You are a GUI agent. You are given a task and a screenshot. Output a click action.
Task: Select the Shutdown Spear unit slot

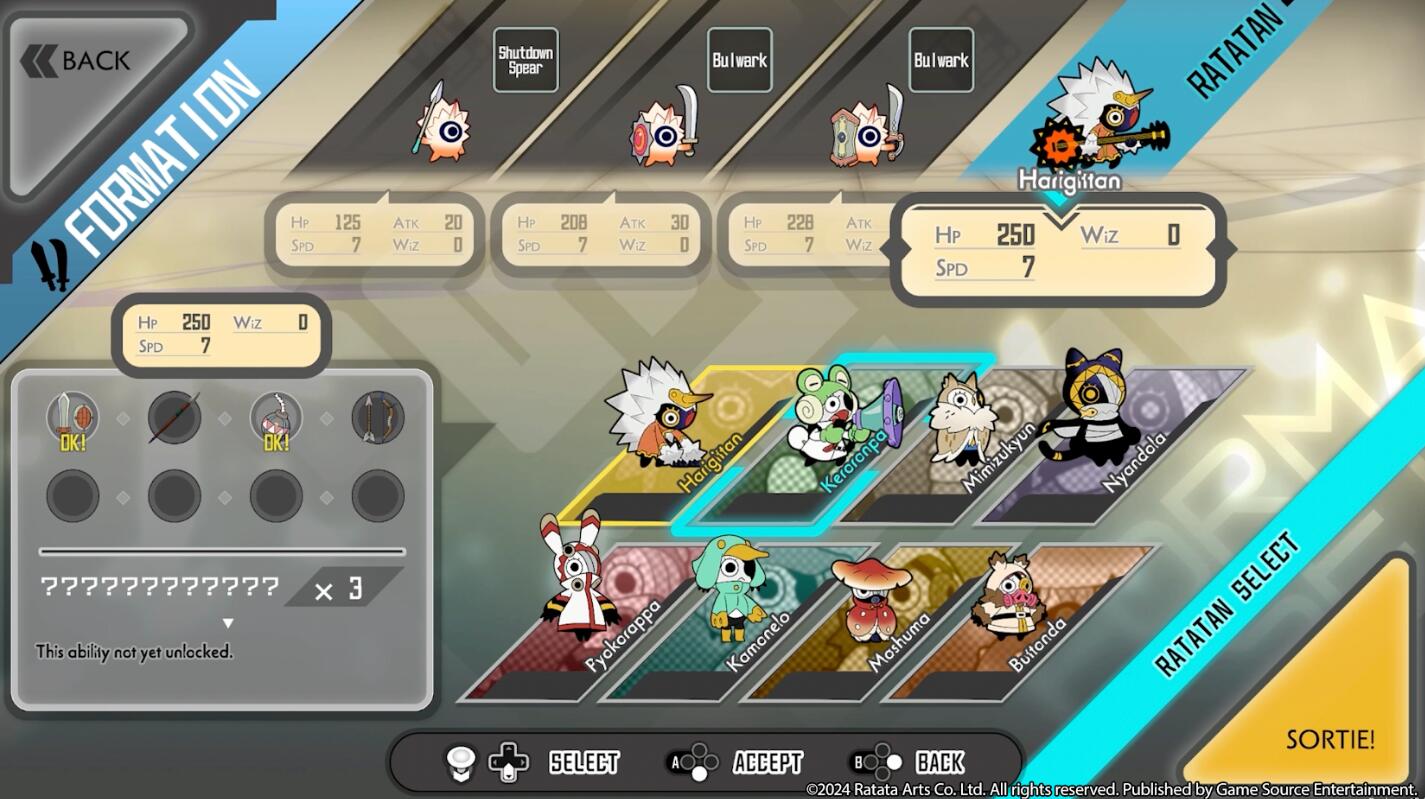click(525, 60)
